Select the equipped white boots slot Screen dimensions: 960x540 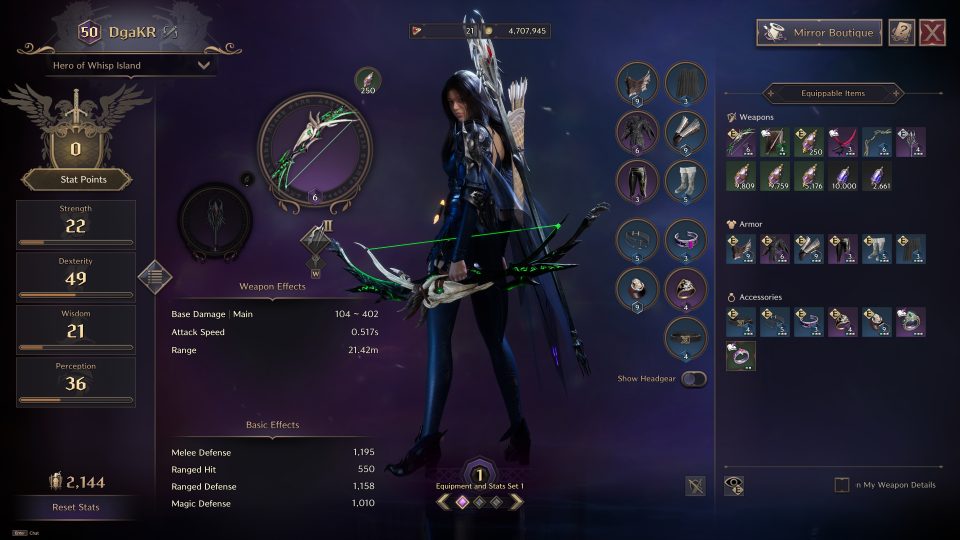[x=686, y=182]
